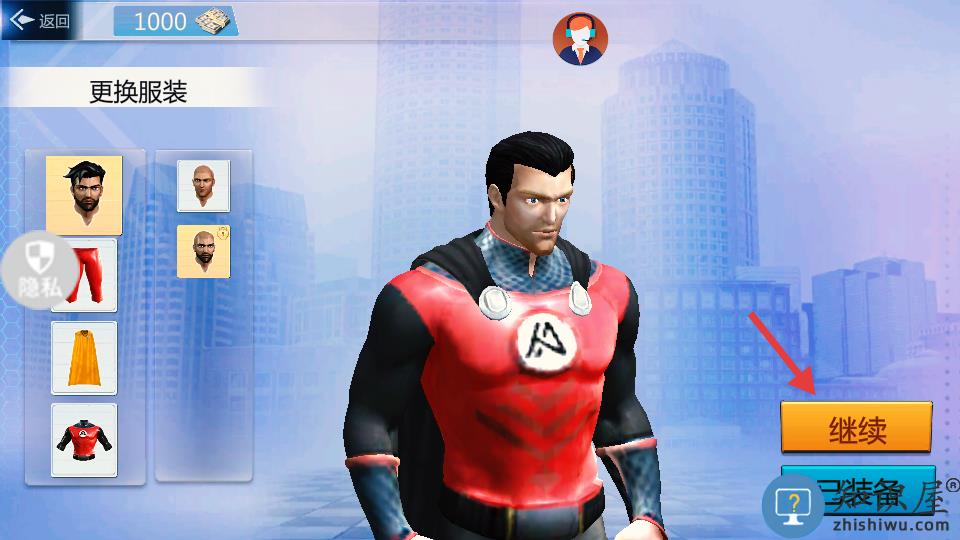
Task: Open the 隐私 privacy shield button
Action: pos(40,268)
